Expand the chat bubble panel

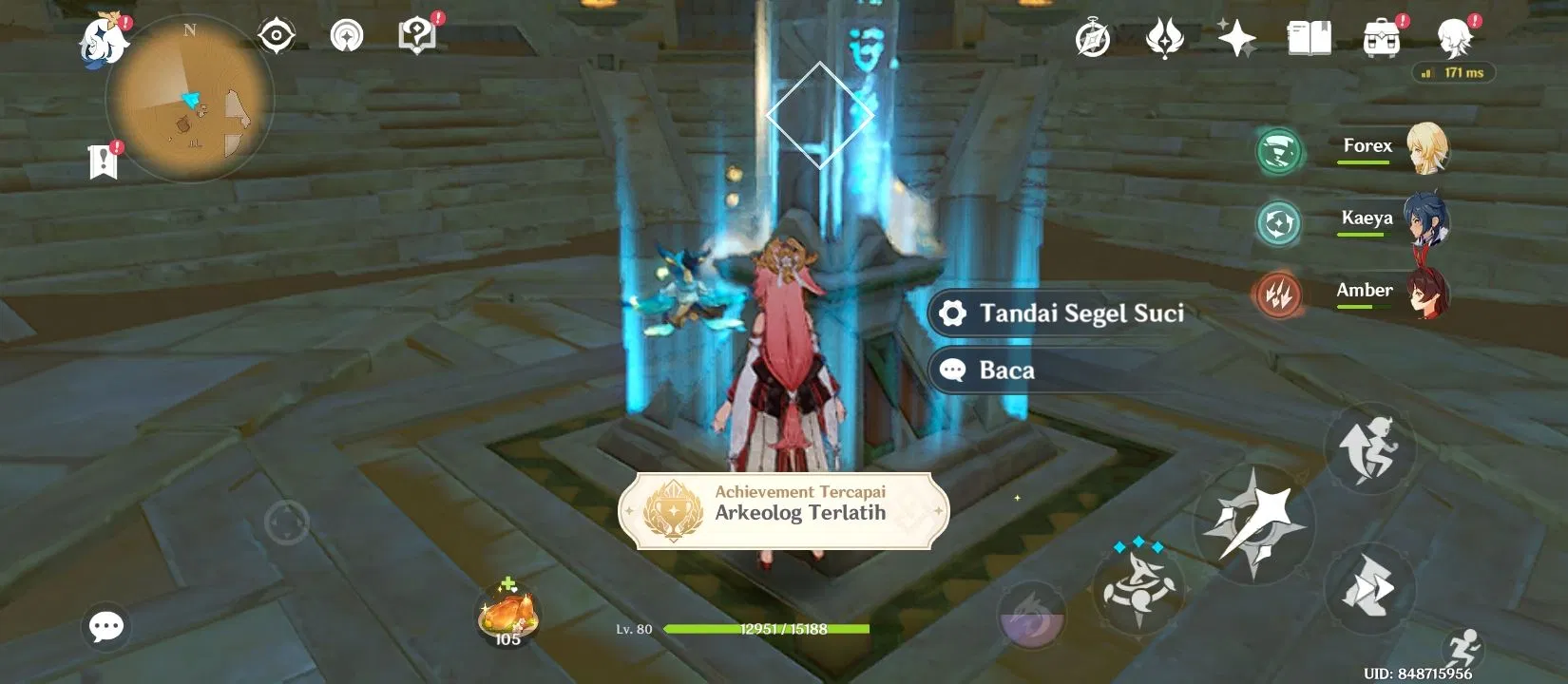105,625
